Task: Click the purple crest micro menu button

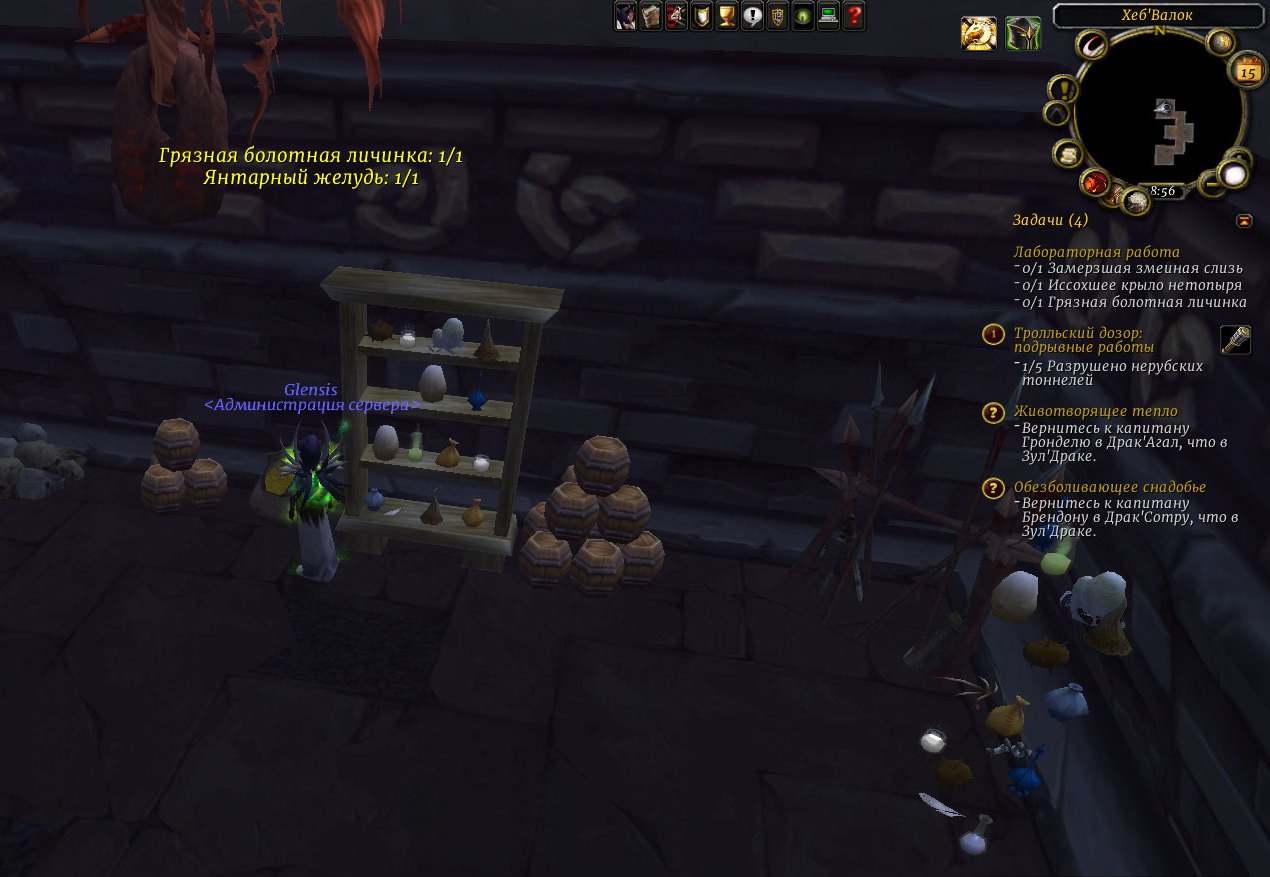Action: [x=778, y=16]
